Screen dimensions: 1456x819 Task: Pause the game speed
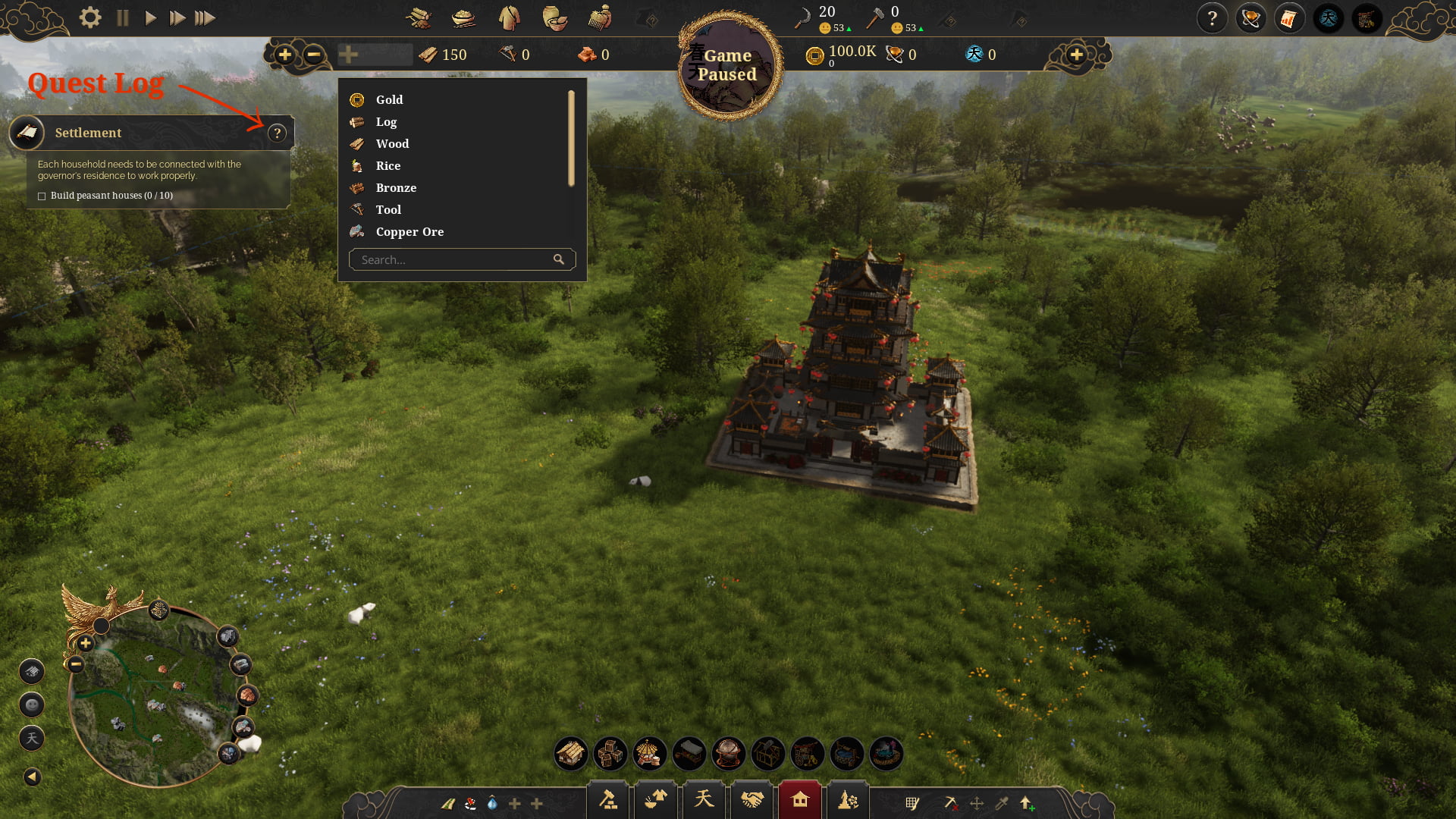pyautogui.click(x=123, y=17)
